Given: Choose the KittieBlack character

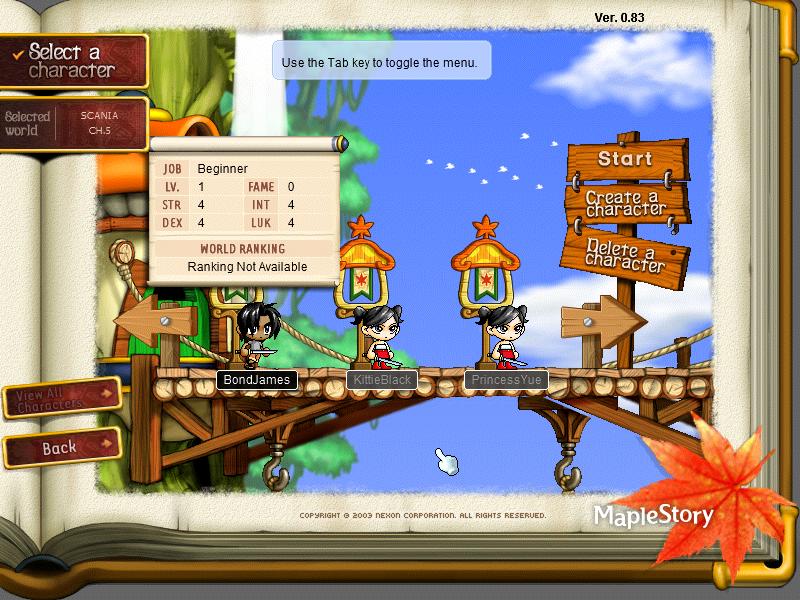Looking at the screenshot, I should click(x=381, y=336).
